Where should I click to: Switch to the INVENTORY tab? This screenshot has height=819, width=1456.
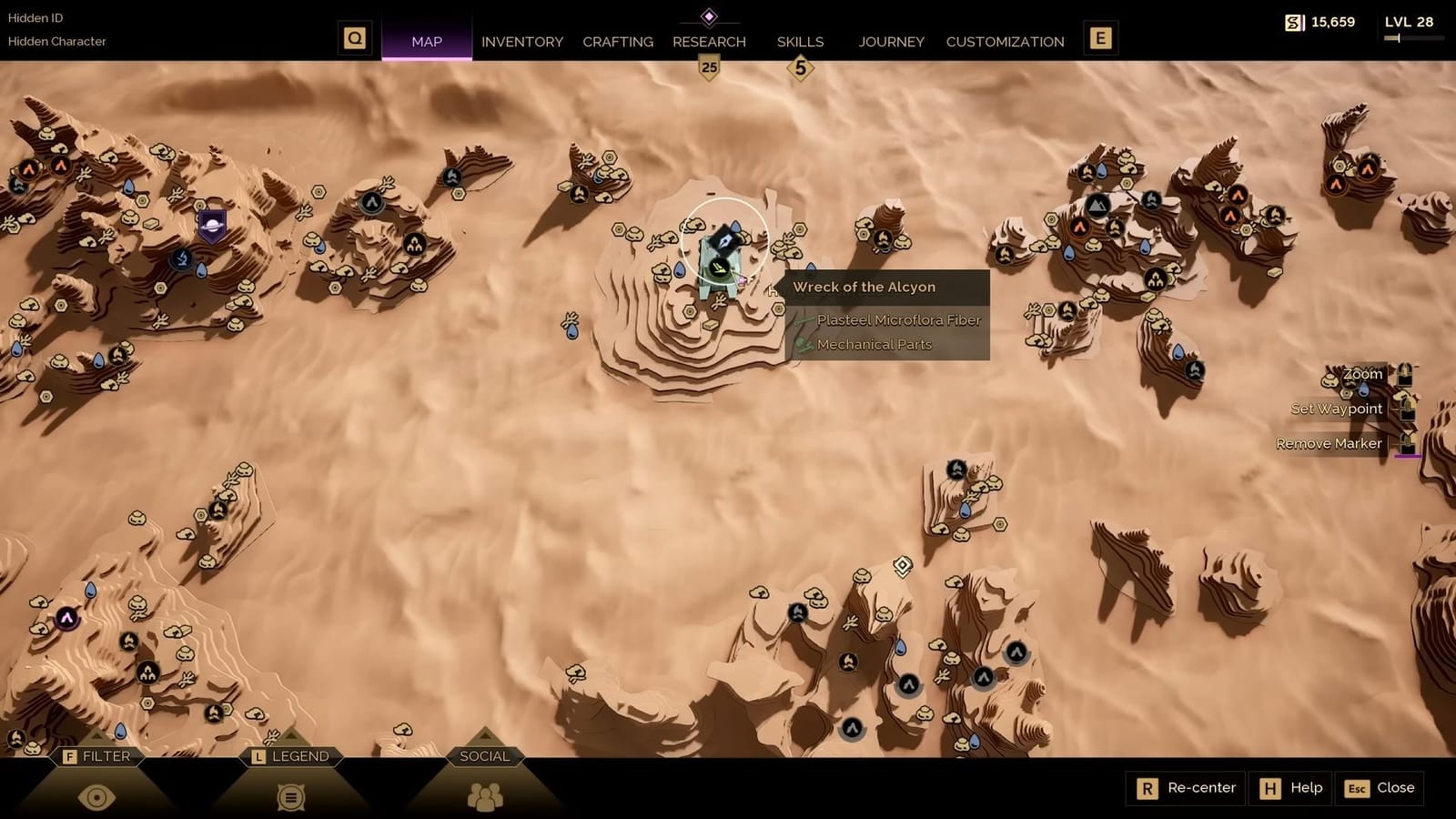(x=522, y=41)
